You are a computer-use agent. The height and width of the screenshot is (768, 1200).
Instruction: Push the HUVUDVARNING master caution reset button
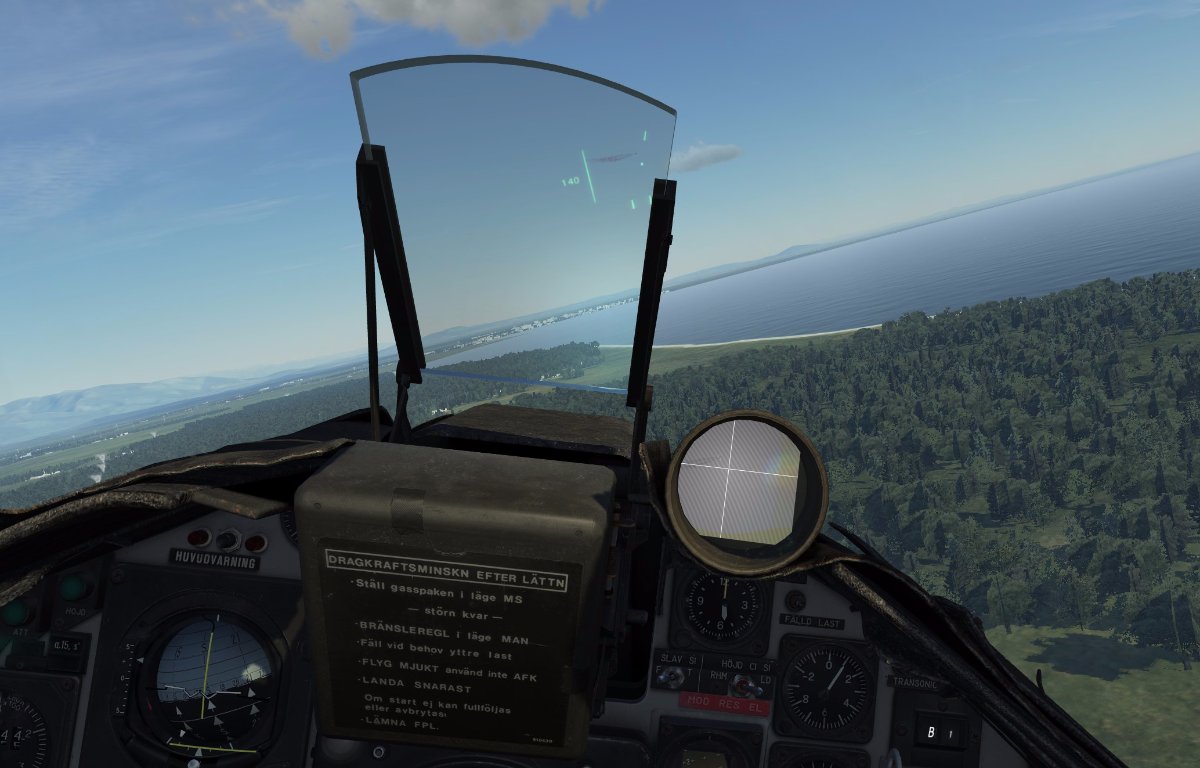pos(228,540)
